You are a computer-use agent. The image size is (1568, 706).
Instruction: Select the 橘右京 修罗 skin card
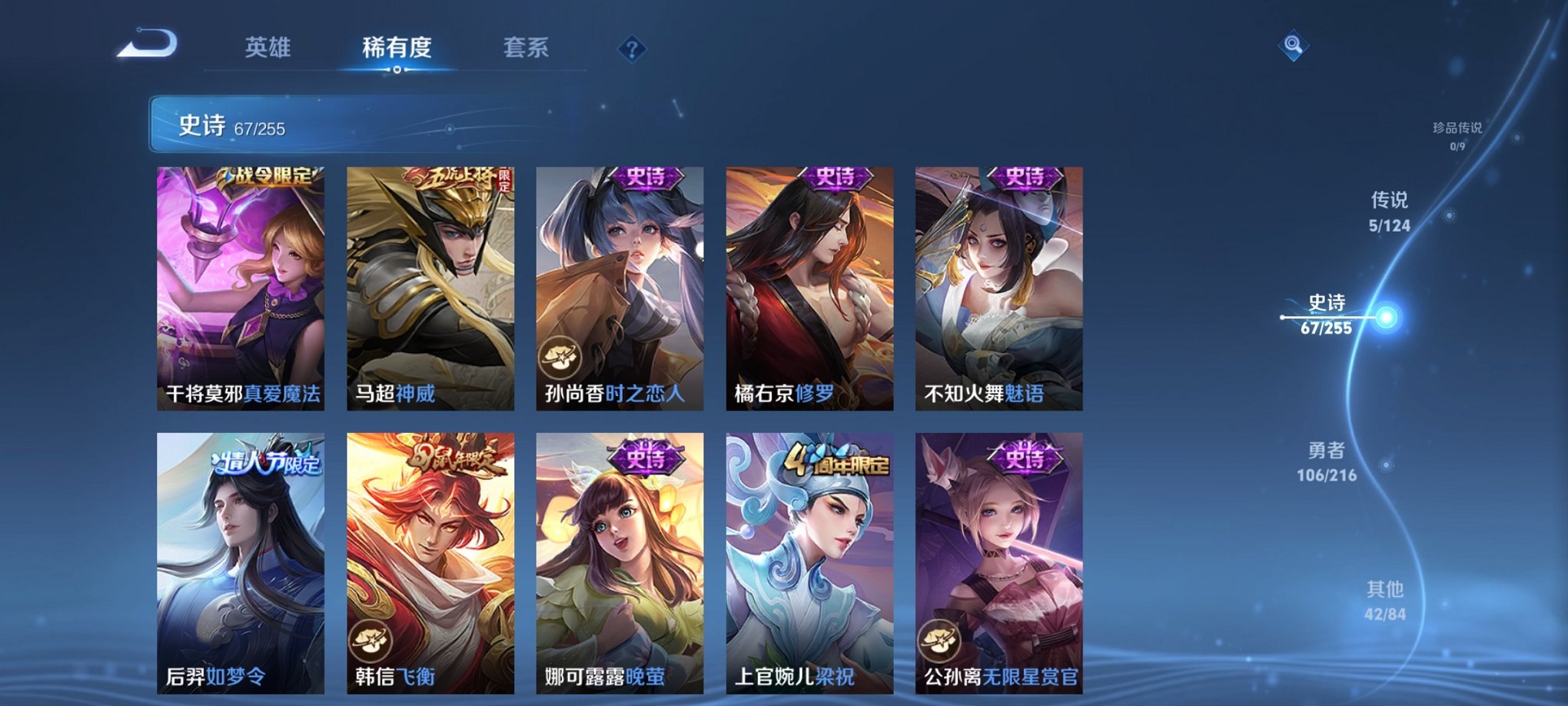(811, 285)
